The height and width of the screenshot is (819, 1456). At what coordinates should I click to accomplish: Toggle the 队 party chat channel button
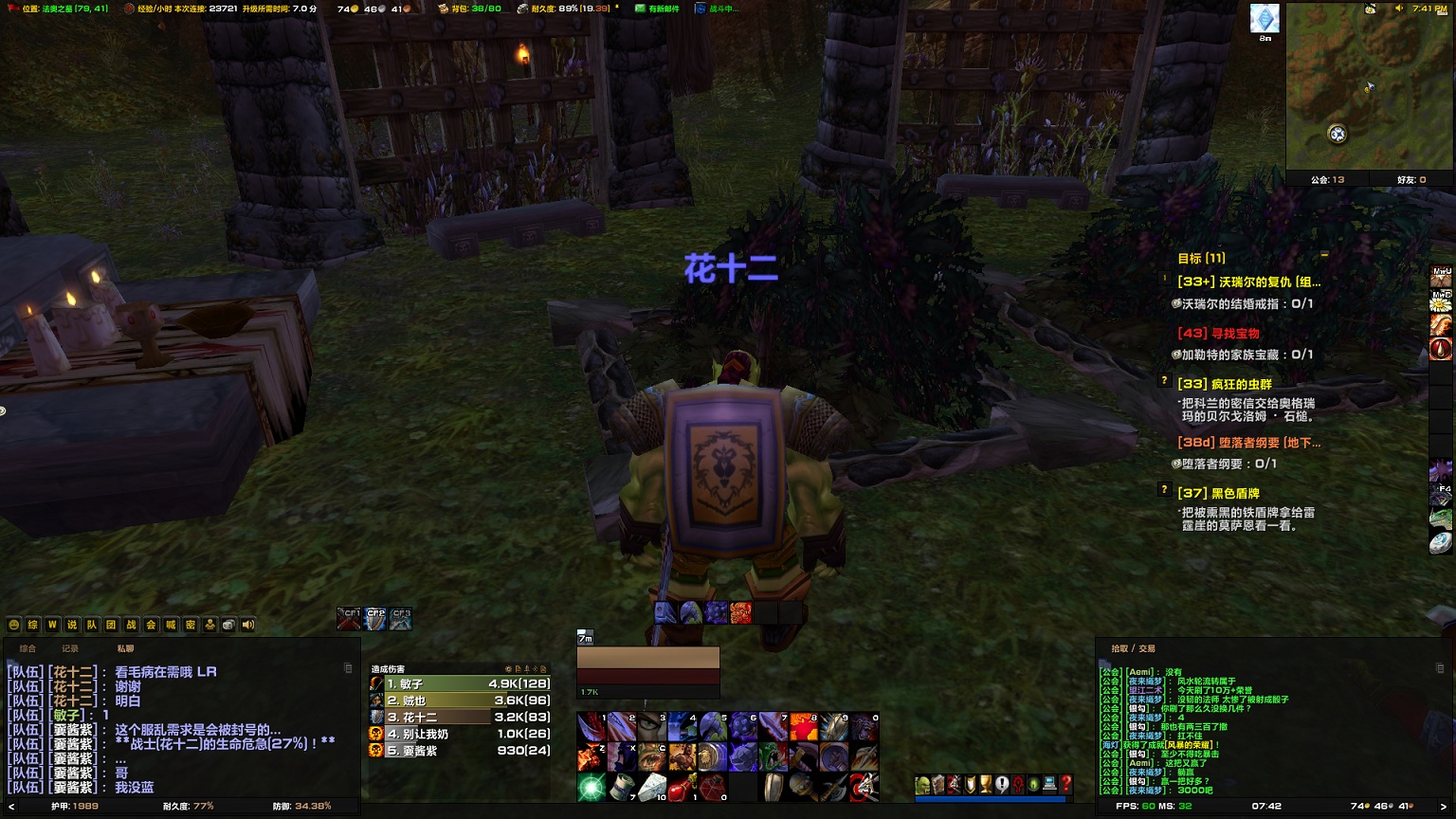pyautogui.click(x=93, y=625)
